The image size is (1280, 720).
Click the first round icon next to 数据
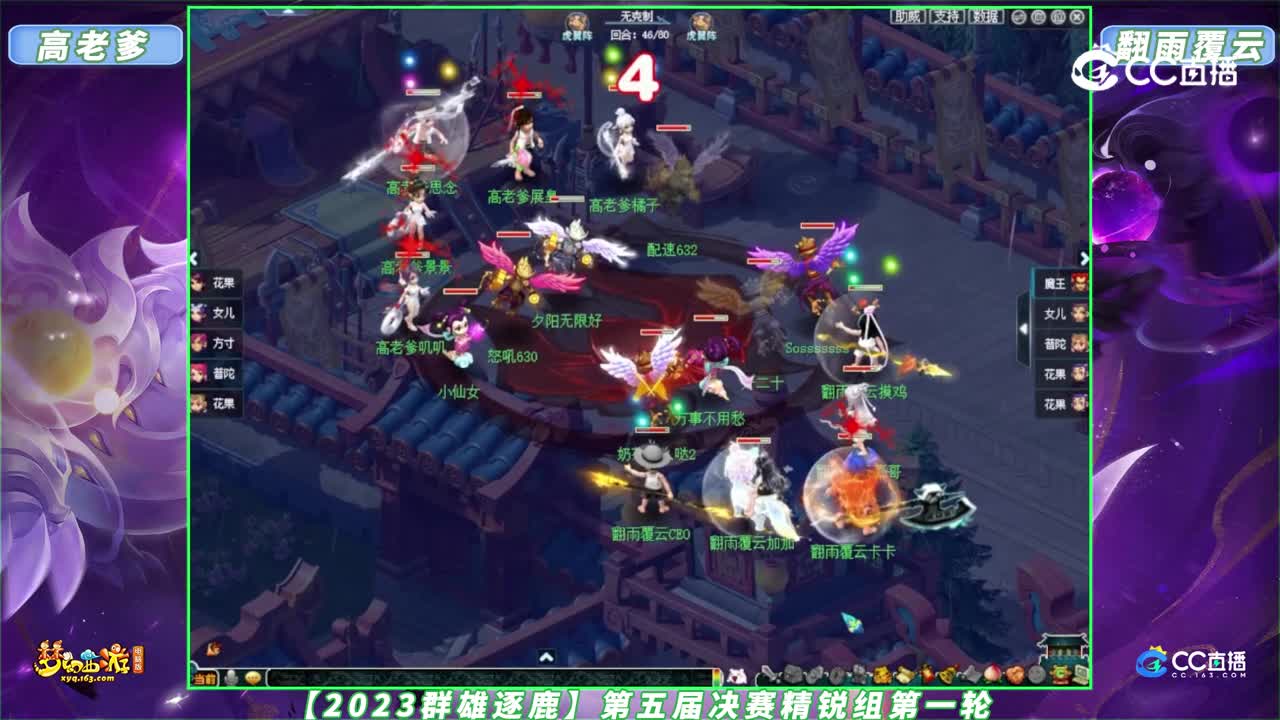pos(1019,18)
